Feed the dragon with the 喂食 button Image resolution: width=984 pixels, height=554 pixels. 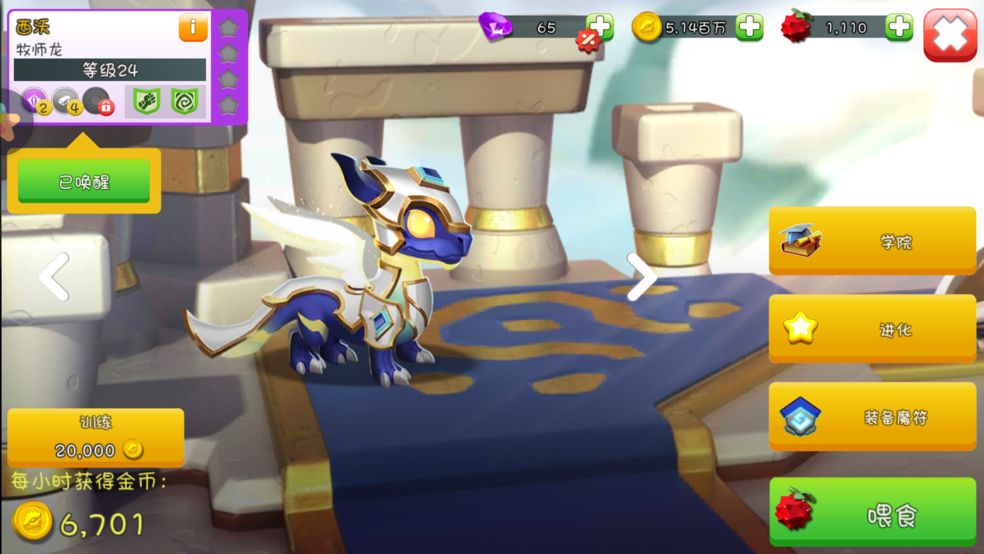pyautogui.click(x=872, y=515)
